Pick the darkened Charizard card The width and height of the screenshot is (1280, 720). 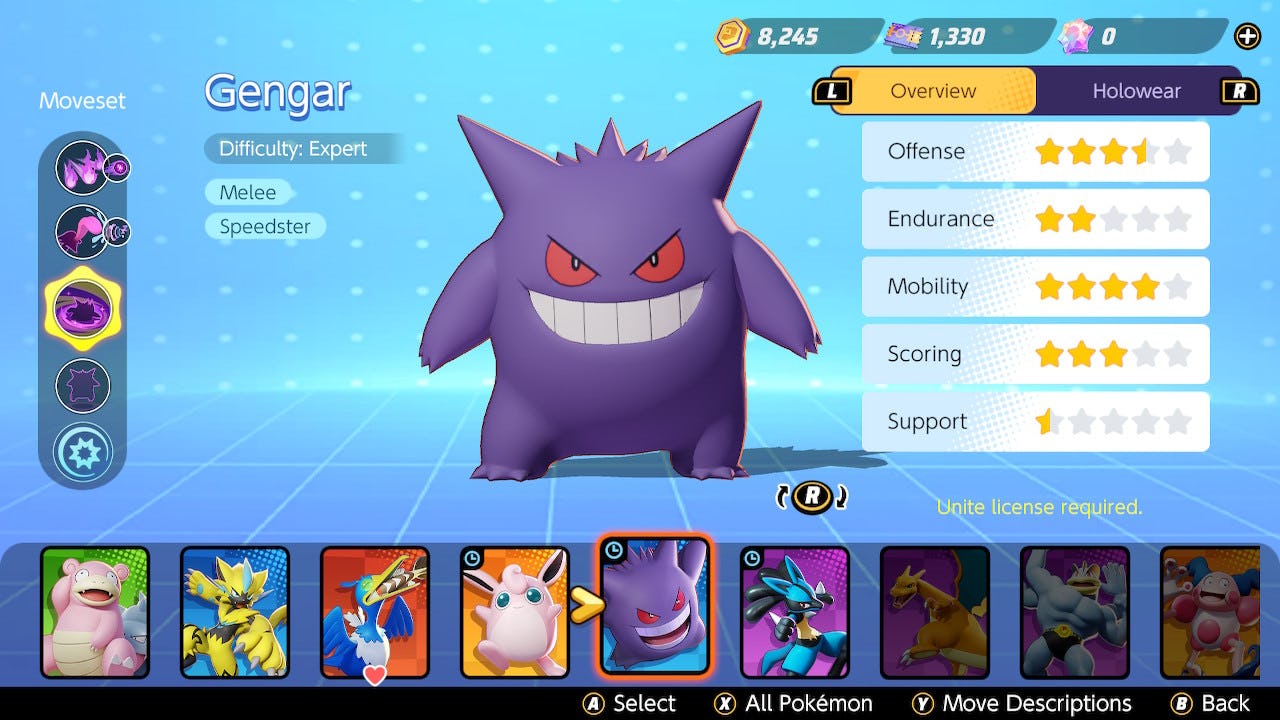pos(935,611)
